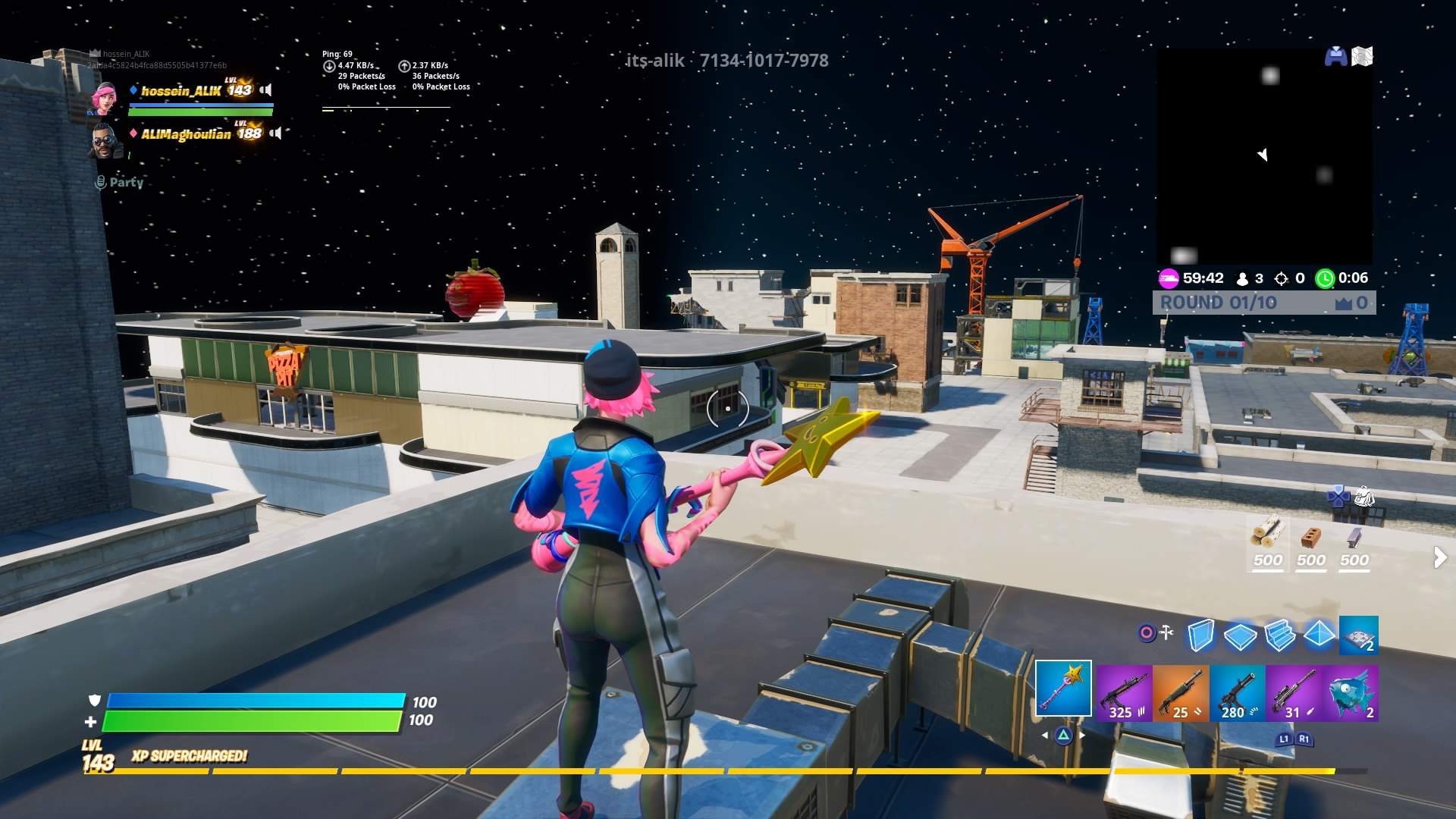The width and height of the screenshot is (1456, 819).
Task: Expand the white arrow beside the materials
Action: [1439, 558]
